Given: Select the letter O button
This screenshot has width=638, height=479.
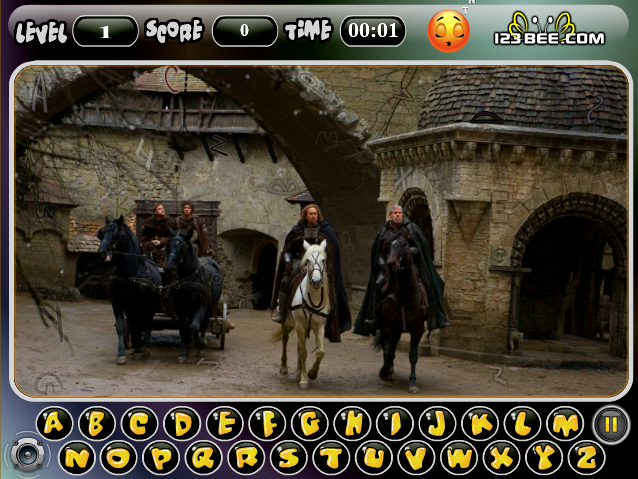Looking at the screenshot, I should click(x=118, y=458).
